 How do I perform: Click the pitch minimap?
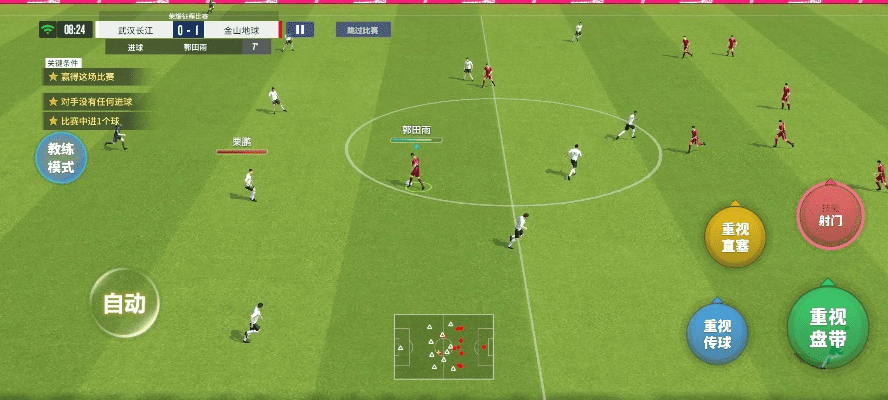pos(444,347)
